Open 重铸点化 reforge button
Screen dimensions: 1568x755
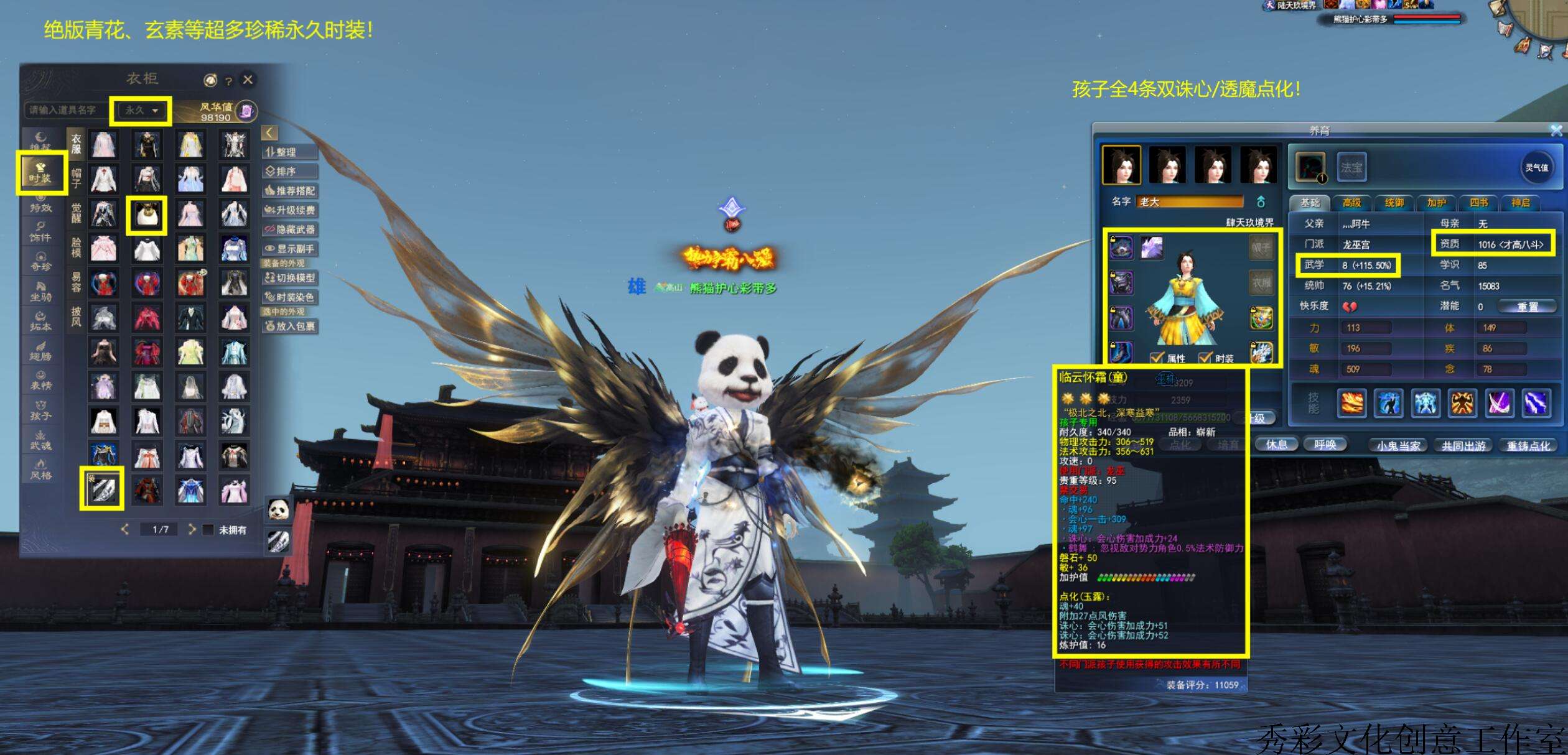[1528, 445]
